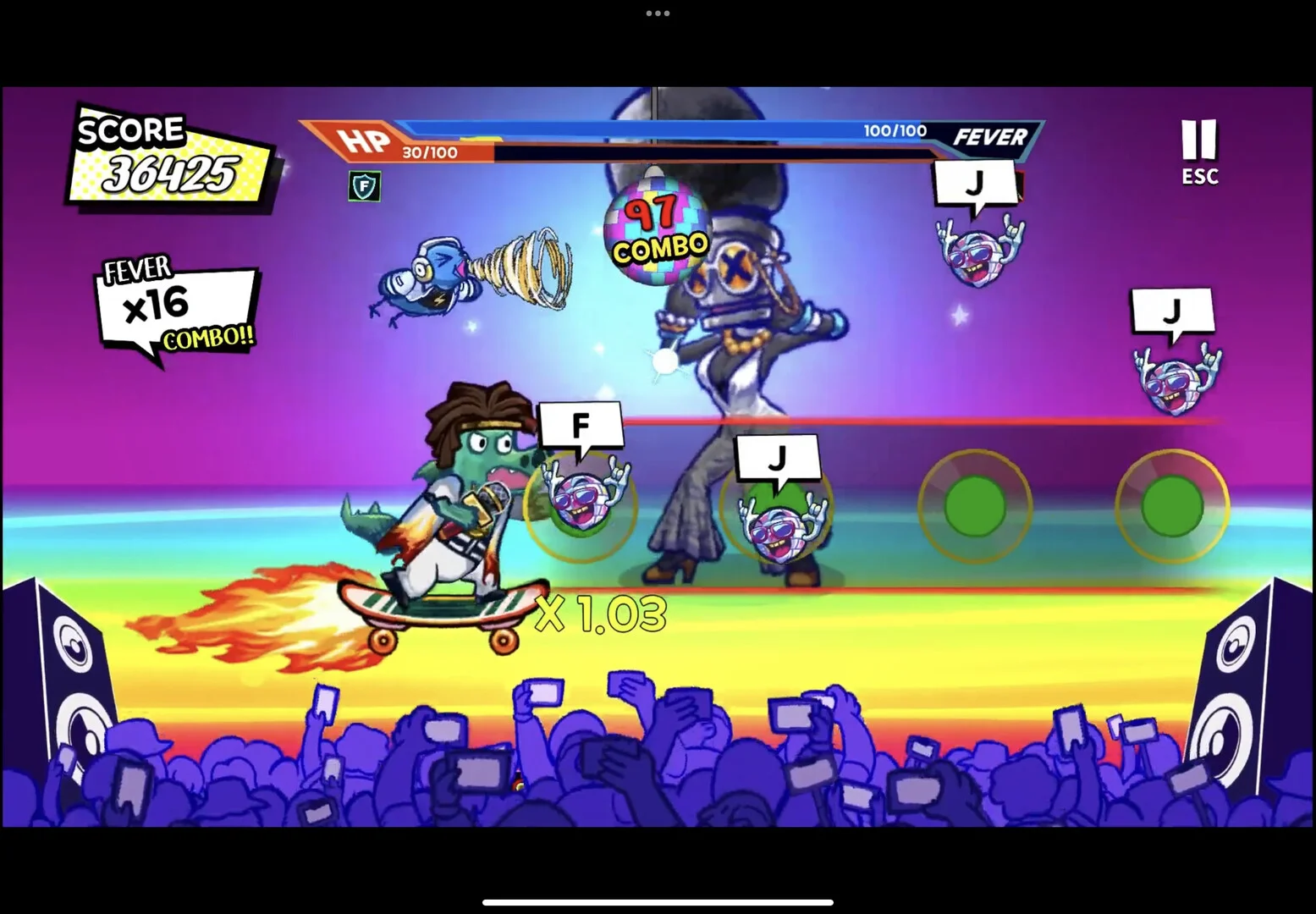Pause the game with the pause button
The height and width of the screenshot is (914, 1316).
point(1198,142)
